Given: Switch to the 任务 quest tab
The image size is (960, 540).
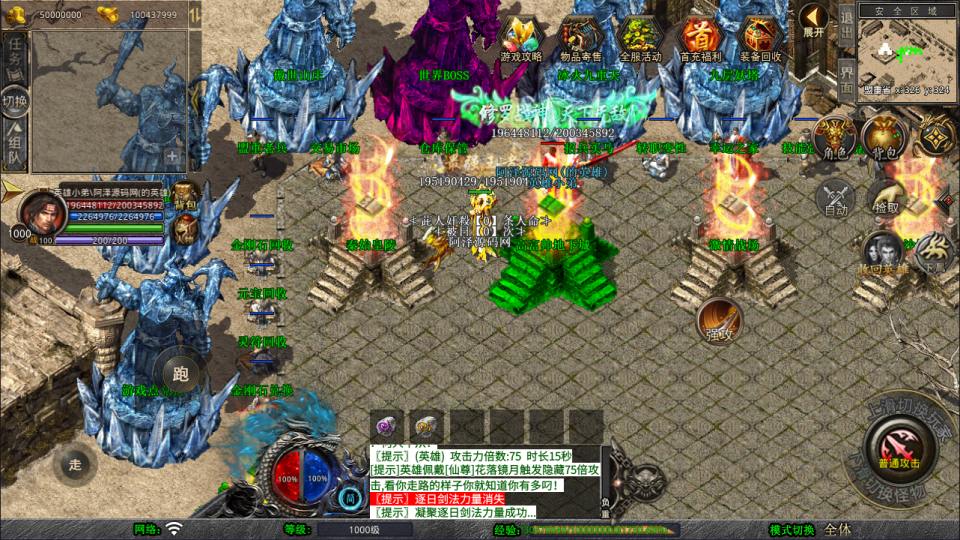Looking at the screenshot, I should point(15,53).
